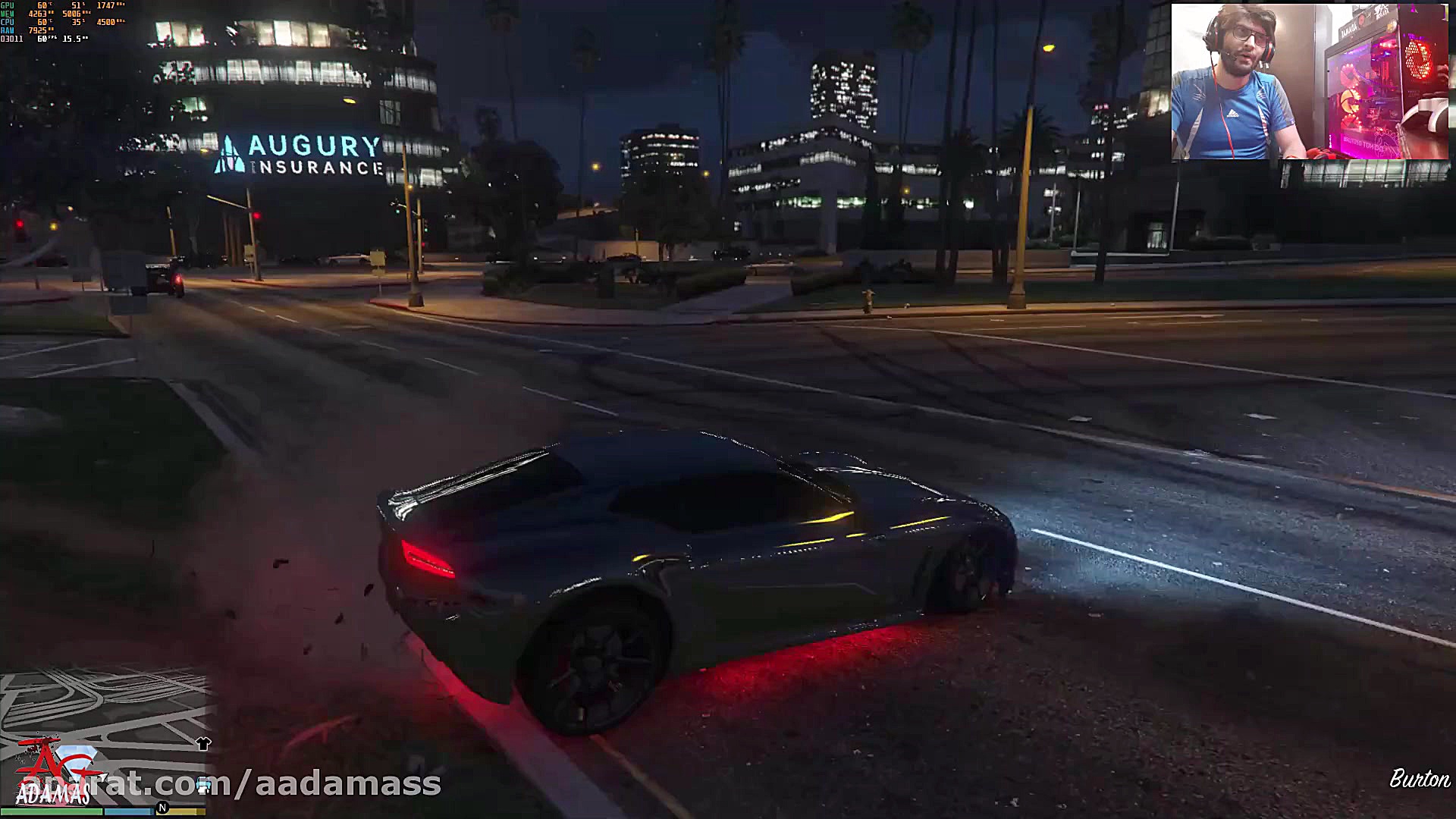Click the MEM usage 4263 MB readout
This screenshot has height=819, width=1456.
[38, 14]
